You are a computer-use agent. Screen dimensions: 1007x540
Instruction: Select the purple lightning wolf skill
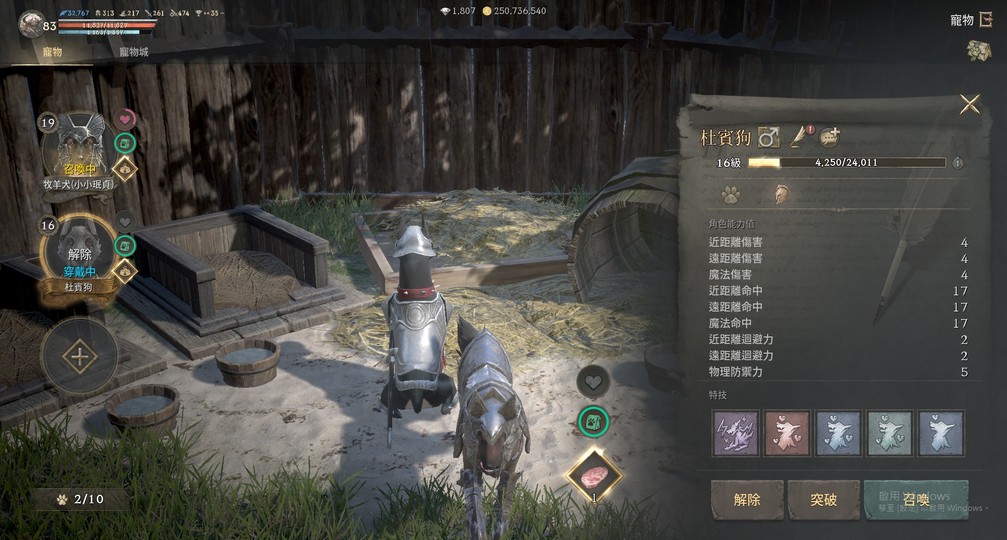tap(735, 432)
